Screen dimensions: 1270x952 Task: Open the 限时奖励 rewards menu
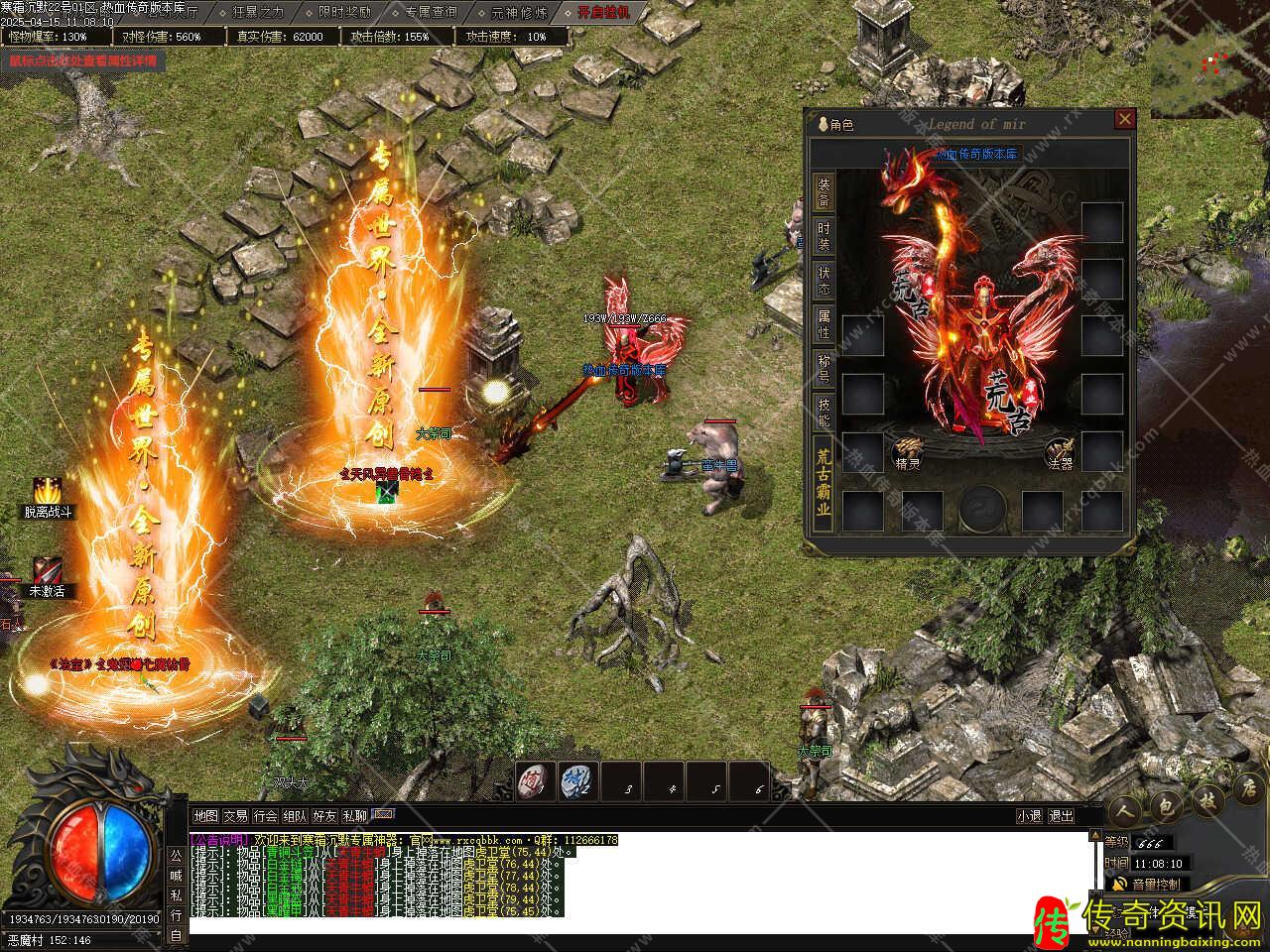click(x=344, y=13)
